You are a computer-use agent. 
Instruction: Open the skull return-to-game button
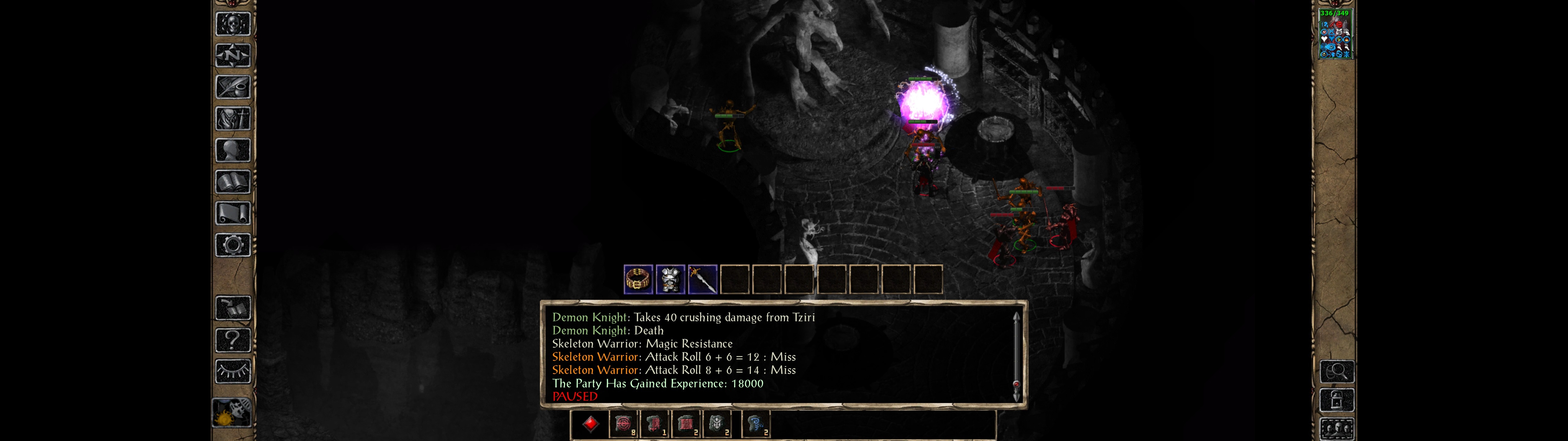coord(232,24)
